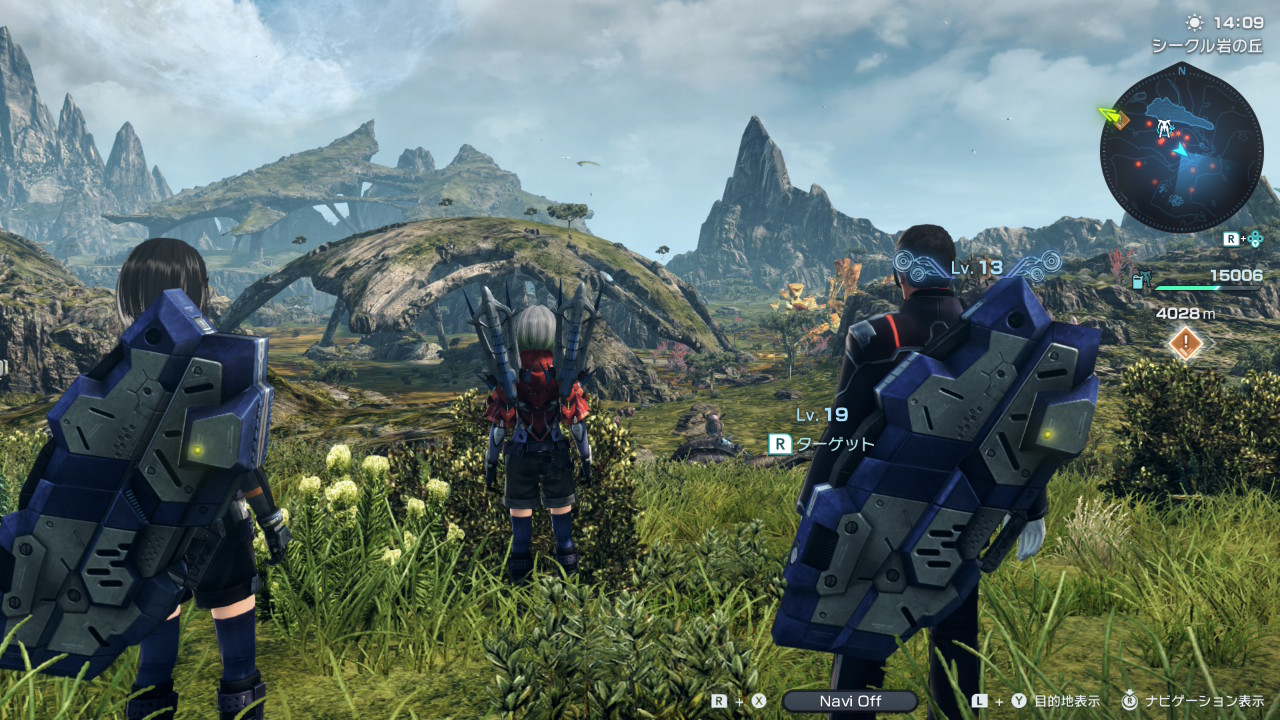Select the white Skell icon on the minimap
The width and height of the screenshot is (1280, 720).
coord(1164,129)
